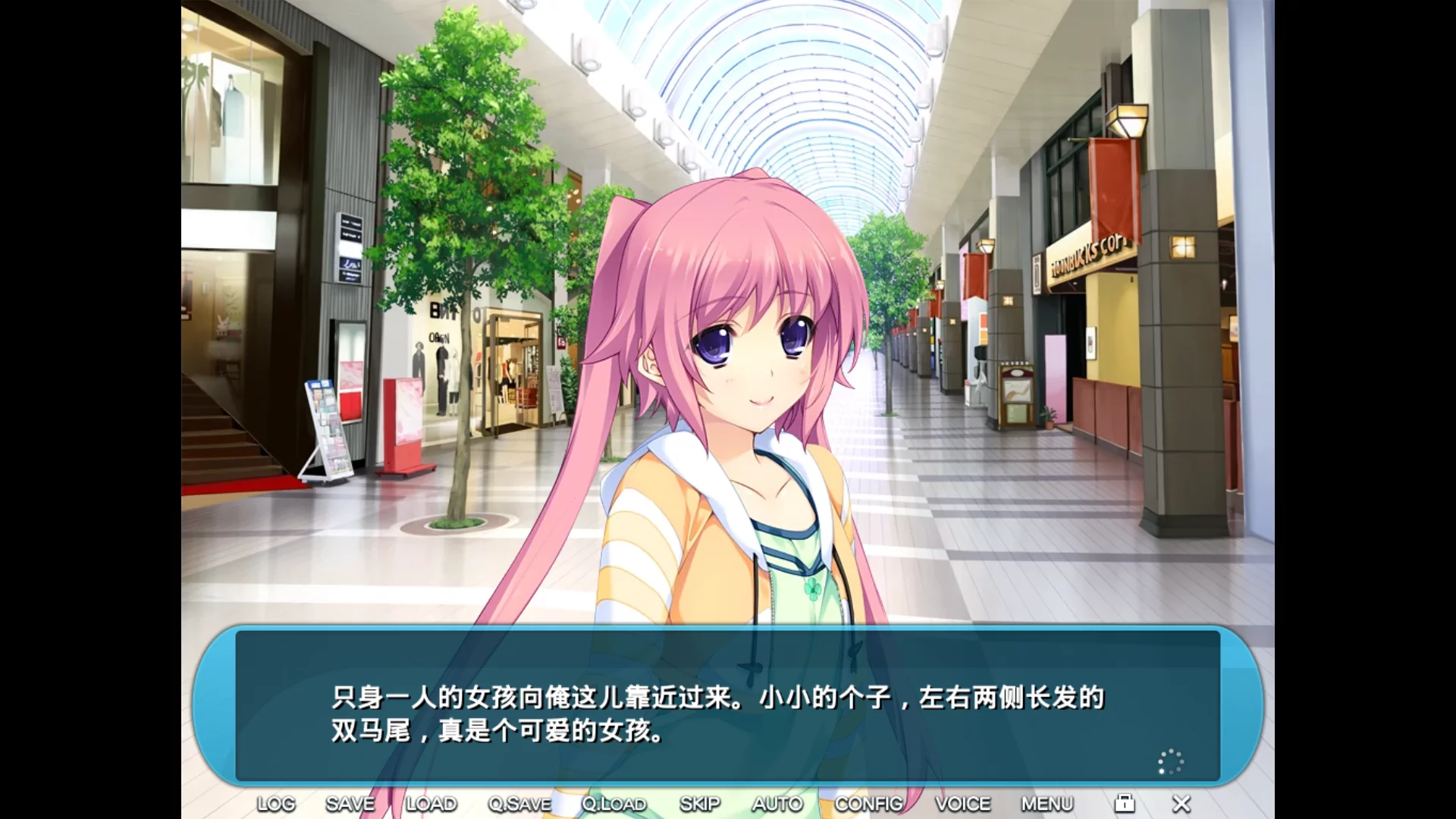Open the LOG message history
This screenshot has height=819, width=1456.
278,803
